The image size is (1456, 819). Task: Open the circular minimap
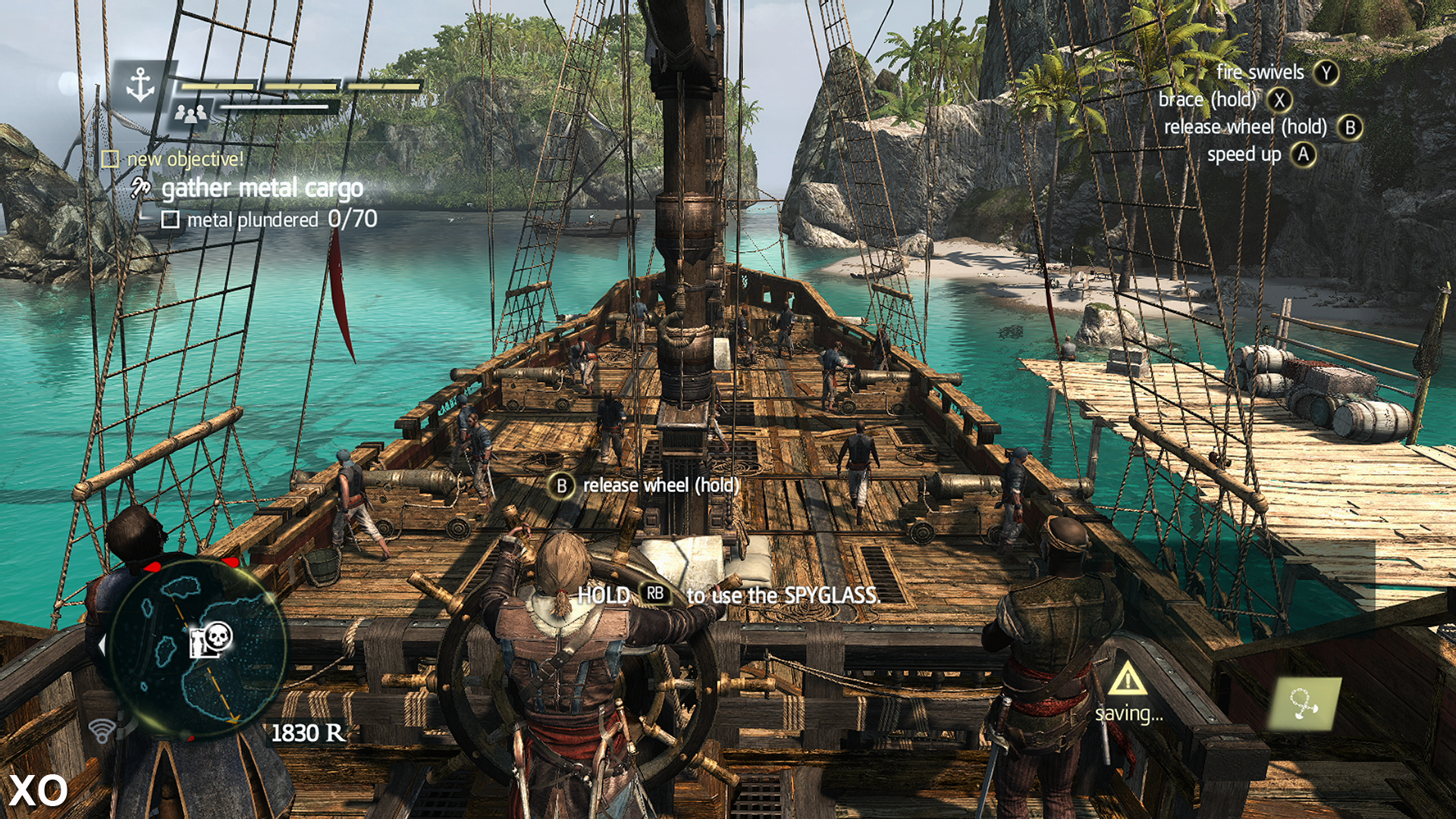pyautogui.click(x=196, y=648)
